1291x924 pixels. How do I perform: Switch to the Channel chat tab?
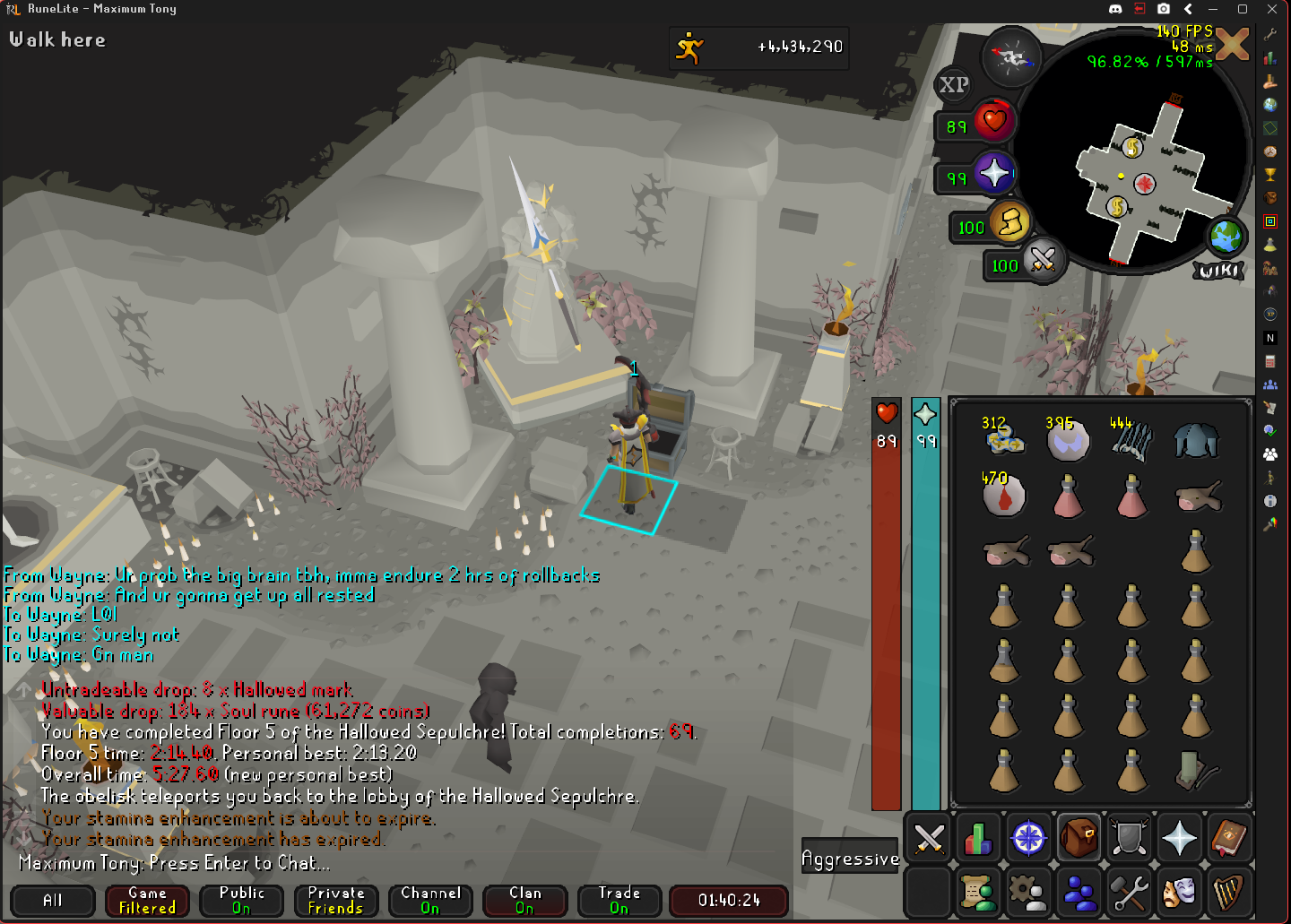(x=430, y=901)
